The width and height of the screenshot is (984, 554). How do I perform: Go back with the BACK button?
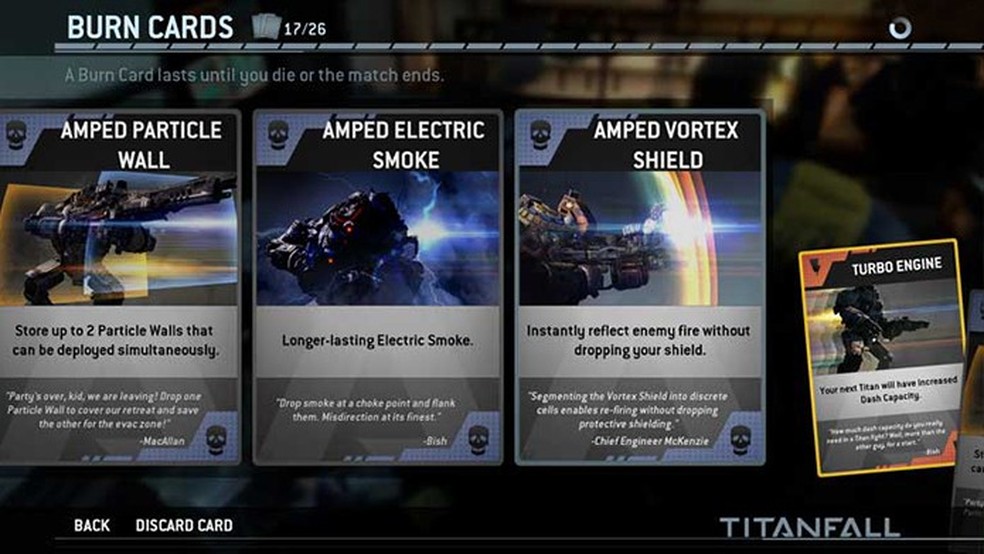click(x=91, y=526)
